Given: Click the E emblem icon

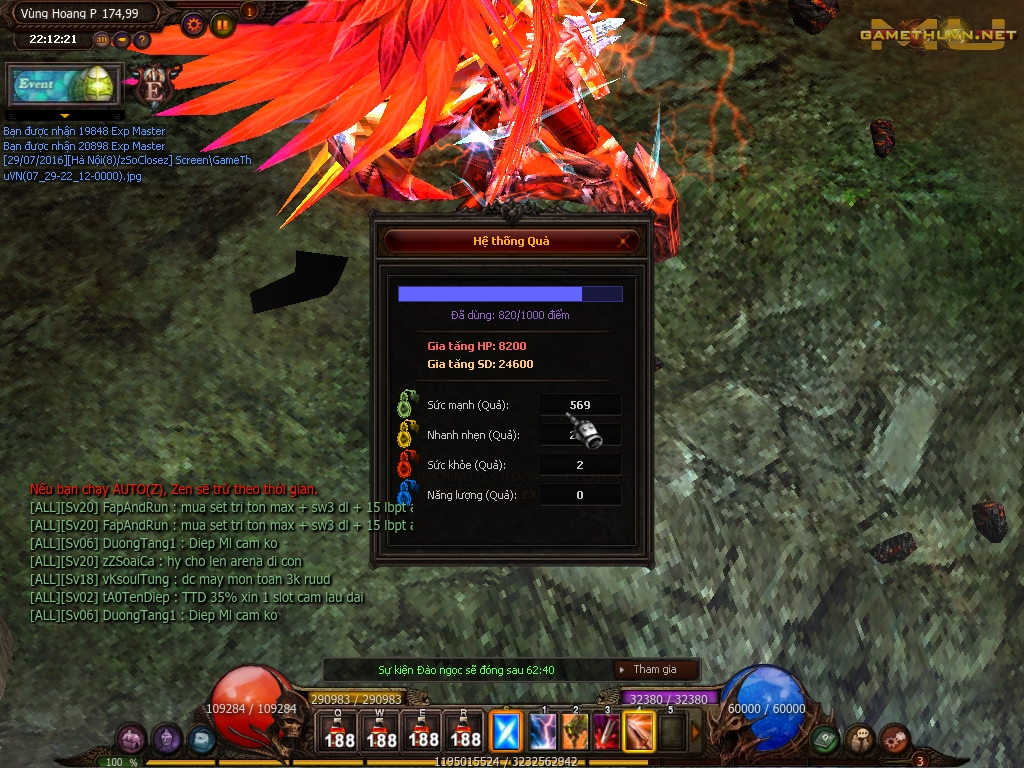Looking at the screenshot, I should (154, 87).
